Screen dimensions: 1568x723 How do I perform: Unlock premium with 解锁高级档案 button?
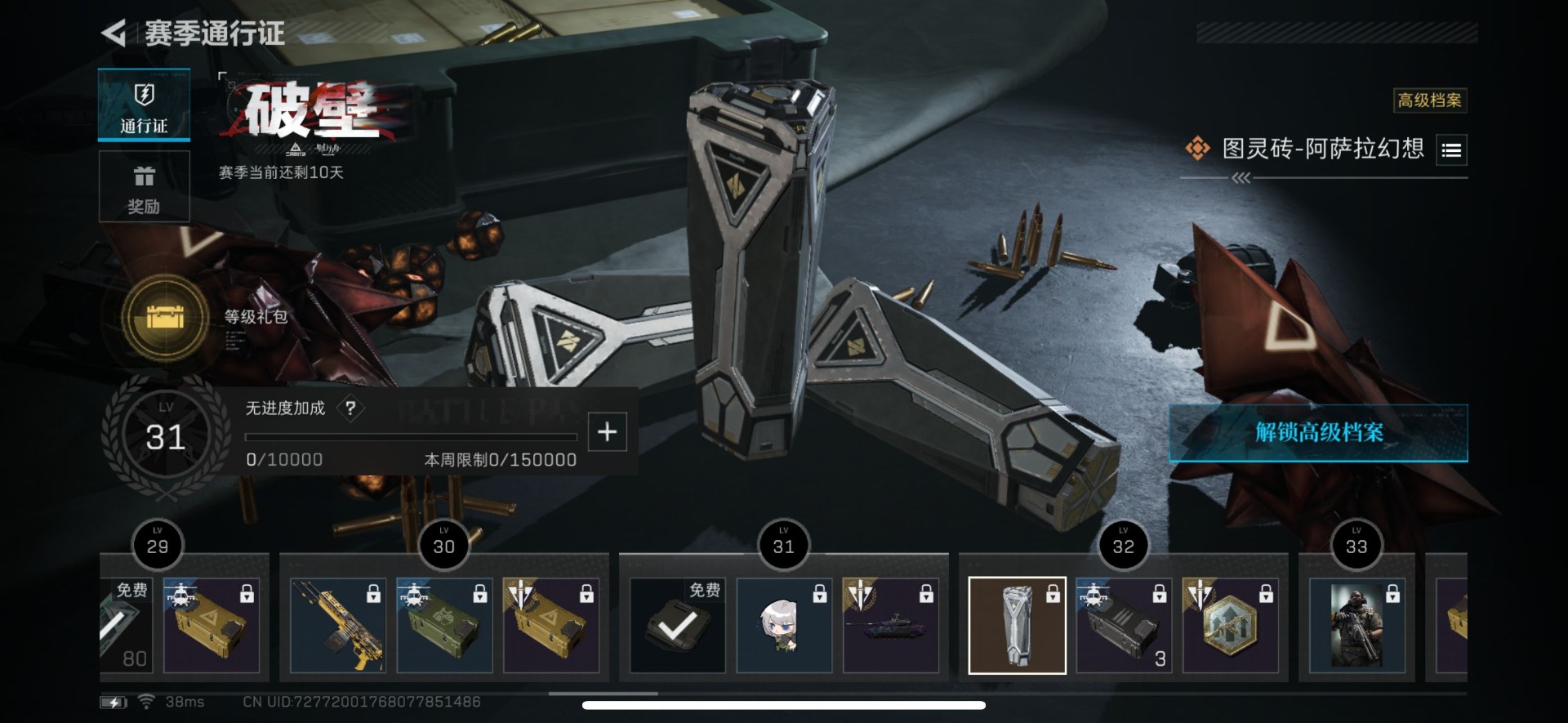click(1318, 432)
